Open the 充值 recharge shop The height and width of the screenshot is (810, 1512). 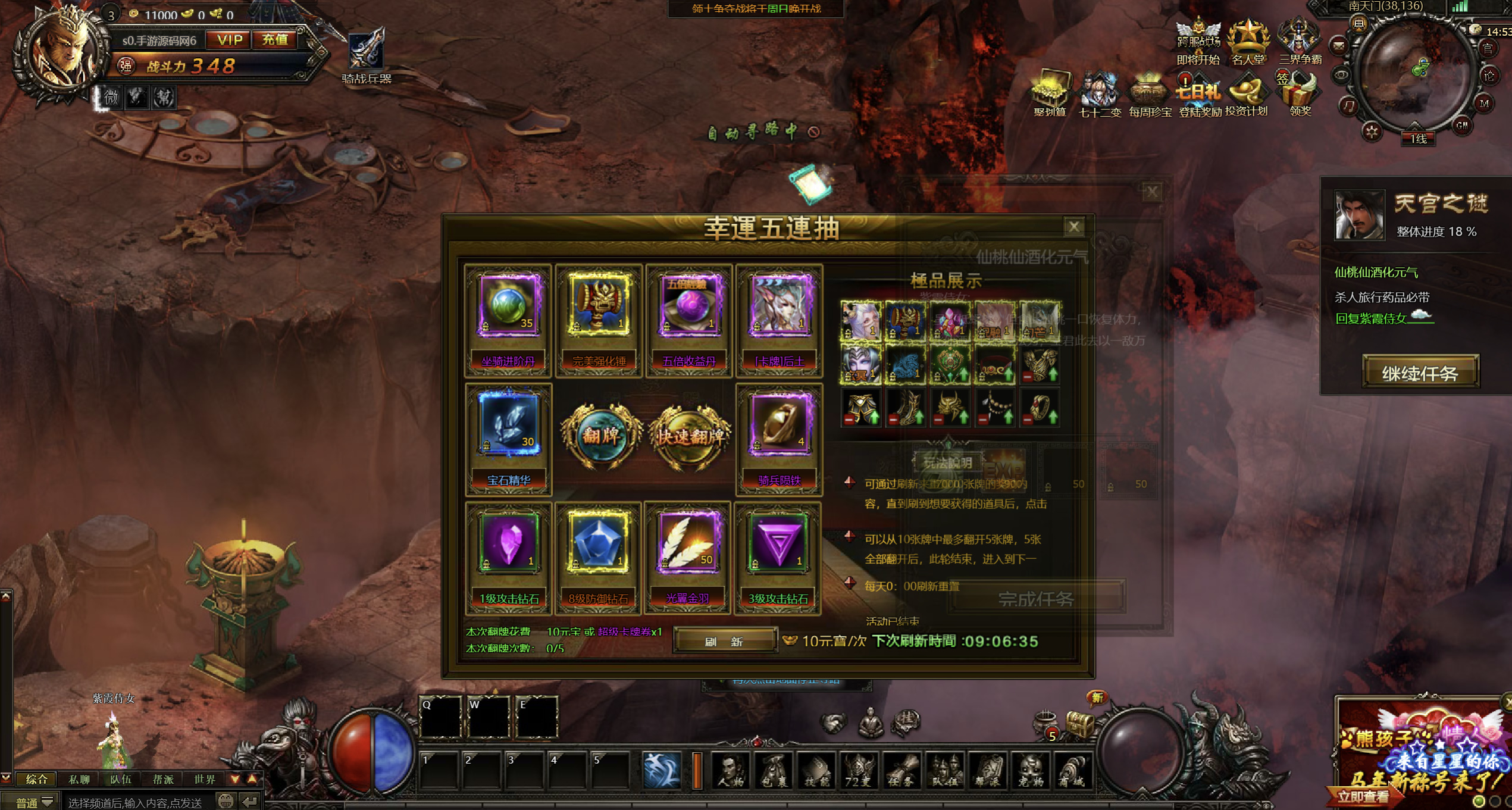275,40
